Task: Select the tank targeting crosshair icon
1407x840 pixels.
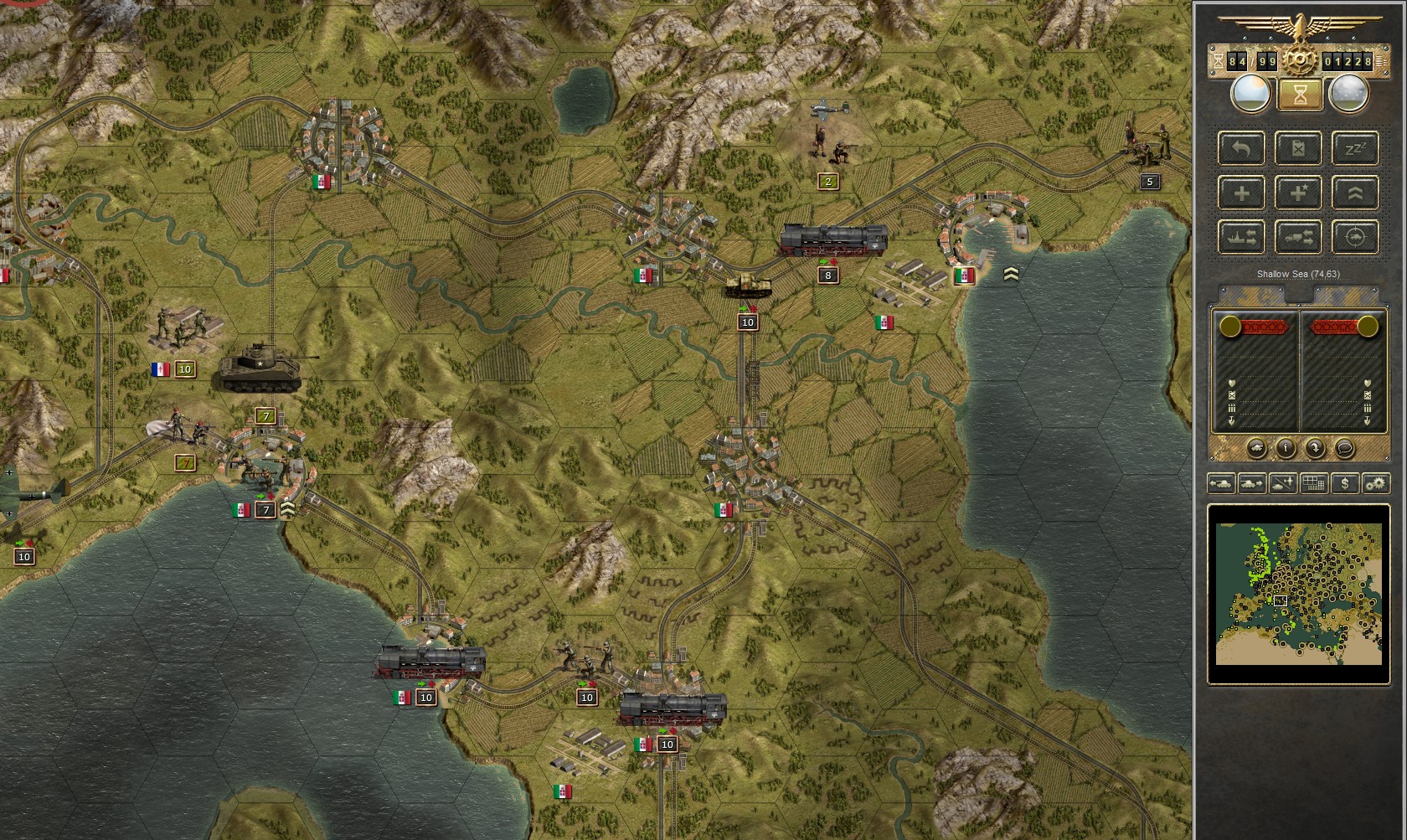Action: pyautogui.click(x=1356, y=237)
